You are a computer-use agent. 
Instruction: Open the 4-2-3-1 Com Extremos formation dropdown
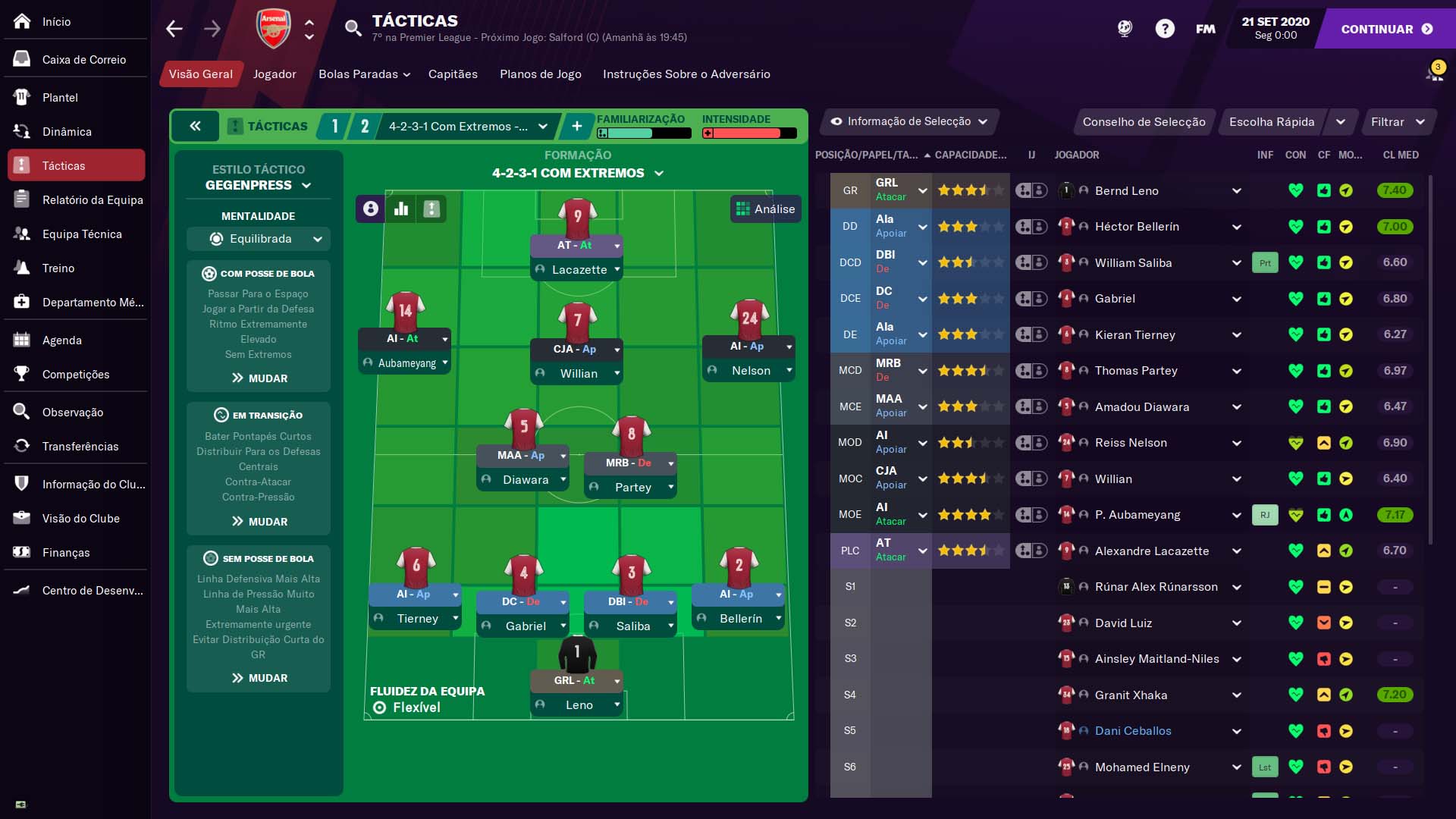(x=466, y=126)
